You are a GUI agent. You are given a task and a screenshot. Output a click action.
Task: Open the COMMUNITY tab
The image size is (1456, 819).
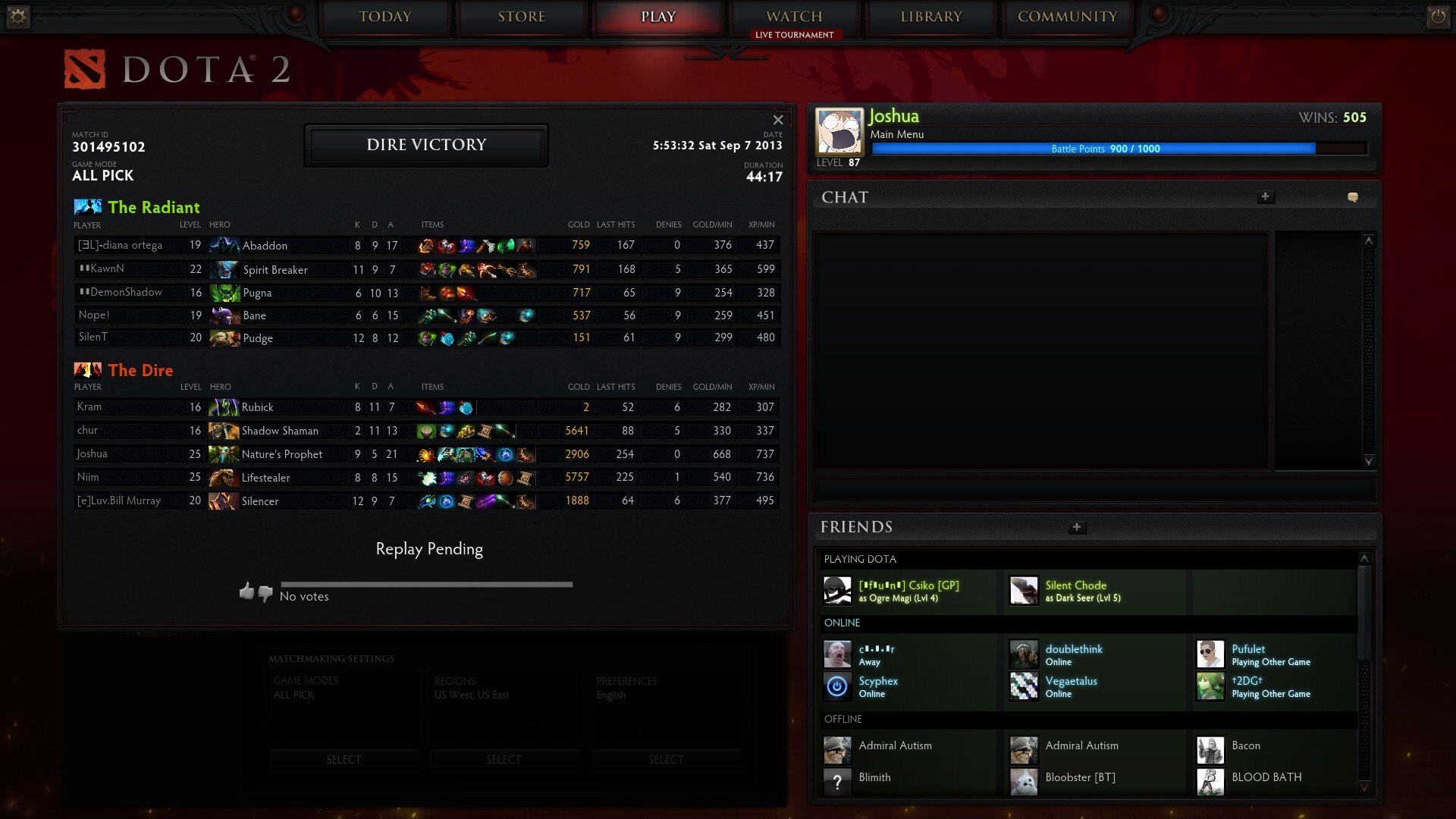(1068, 17)
